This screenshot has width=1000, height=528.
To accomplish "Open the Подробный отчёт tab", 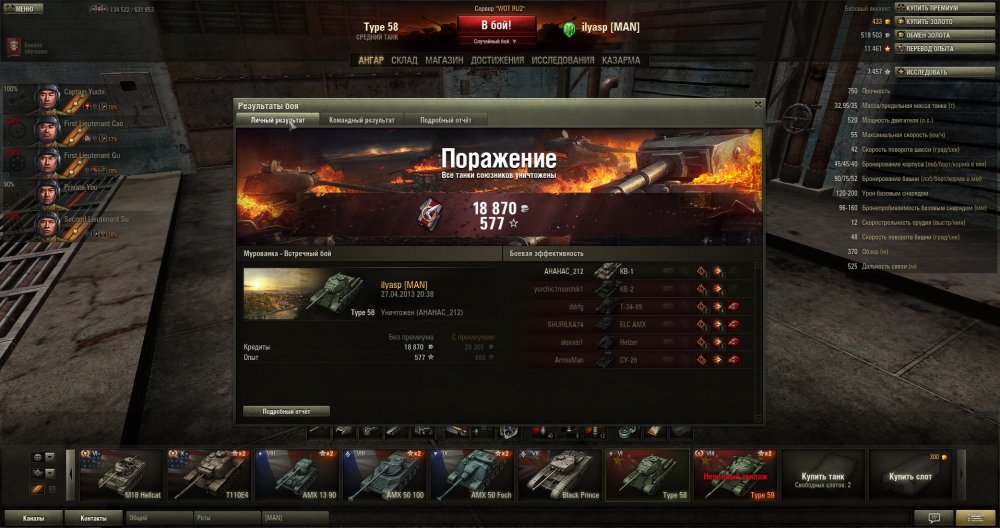I will (x=445, y=120).
